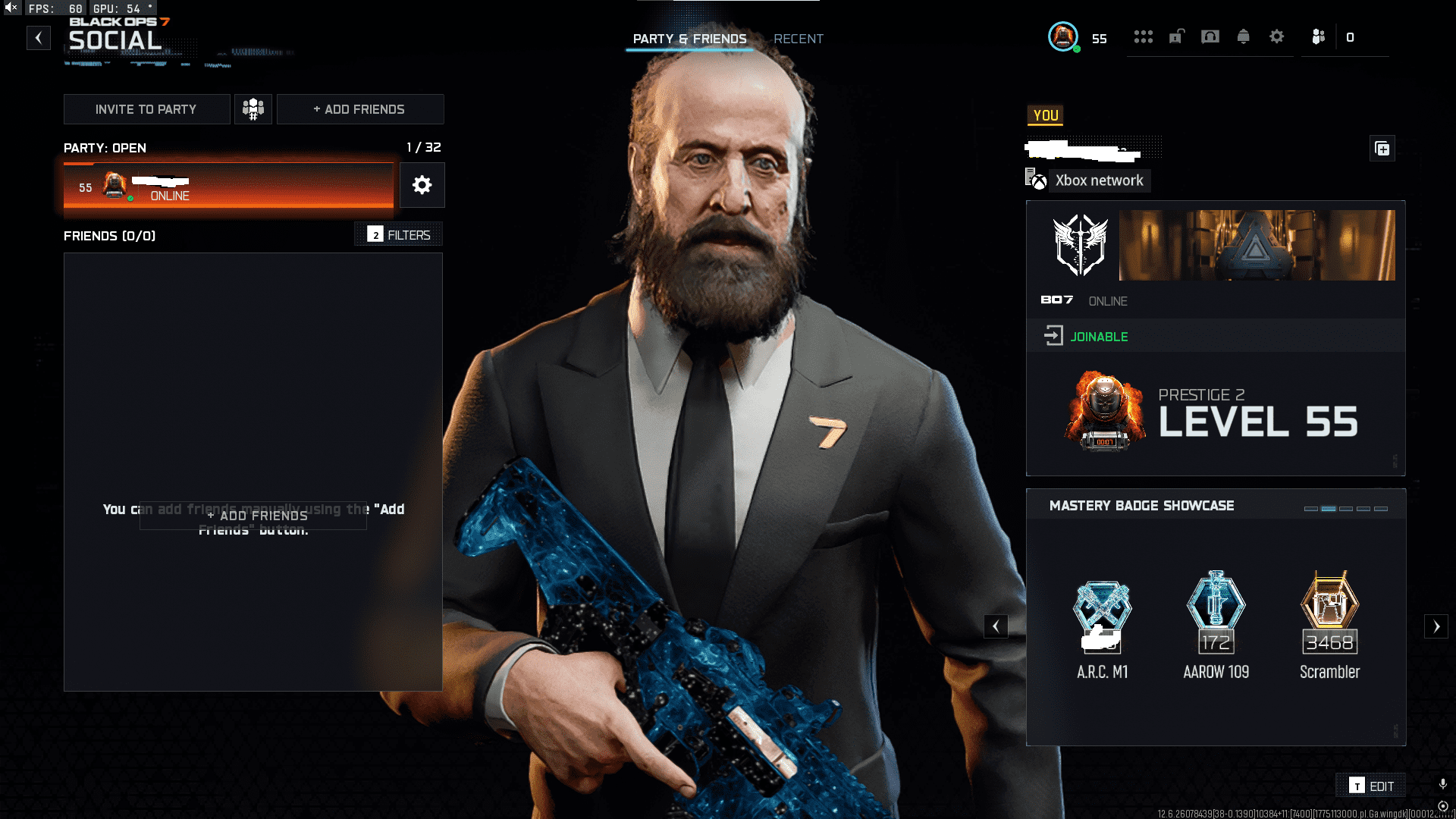Select the second Mastery Badge showcase page dot

(x=1329, y=510)
